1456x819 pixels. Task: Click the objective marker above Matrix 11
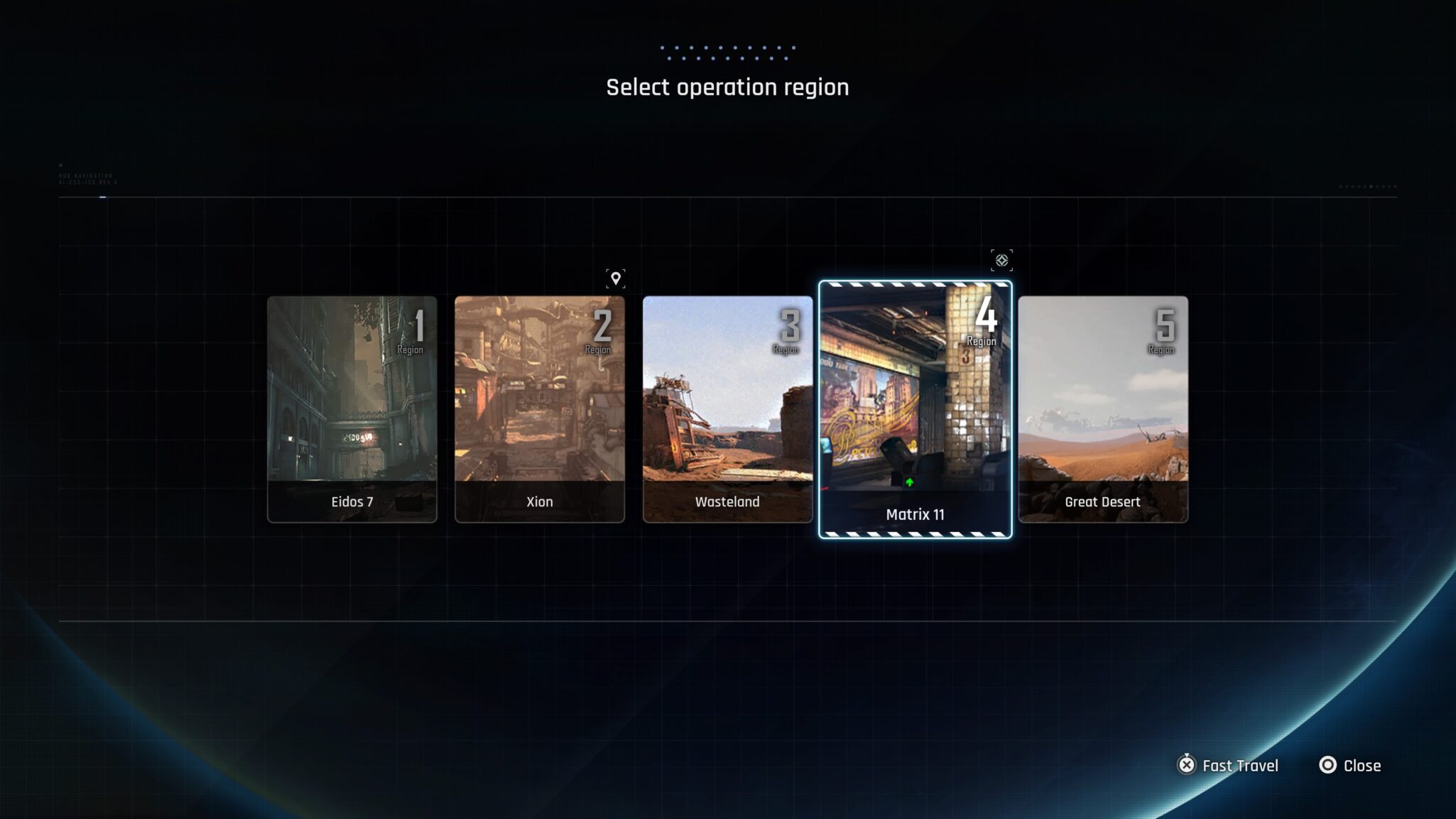[x=1001, y=260]
